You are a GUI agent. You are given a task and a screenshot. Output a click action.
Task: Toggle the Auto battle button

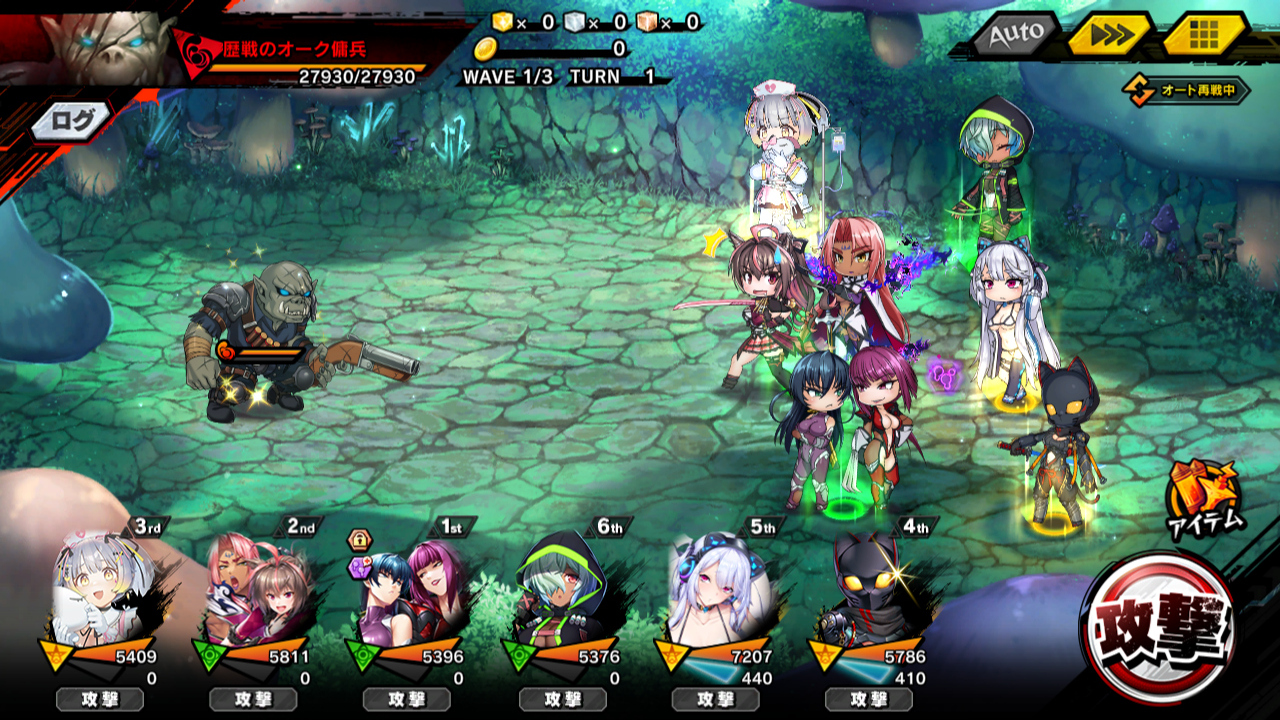1016,35
